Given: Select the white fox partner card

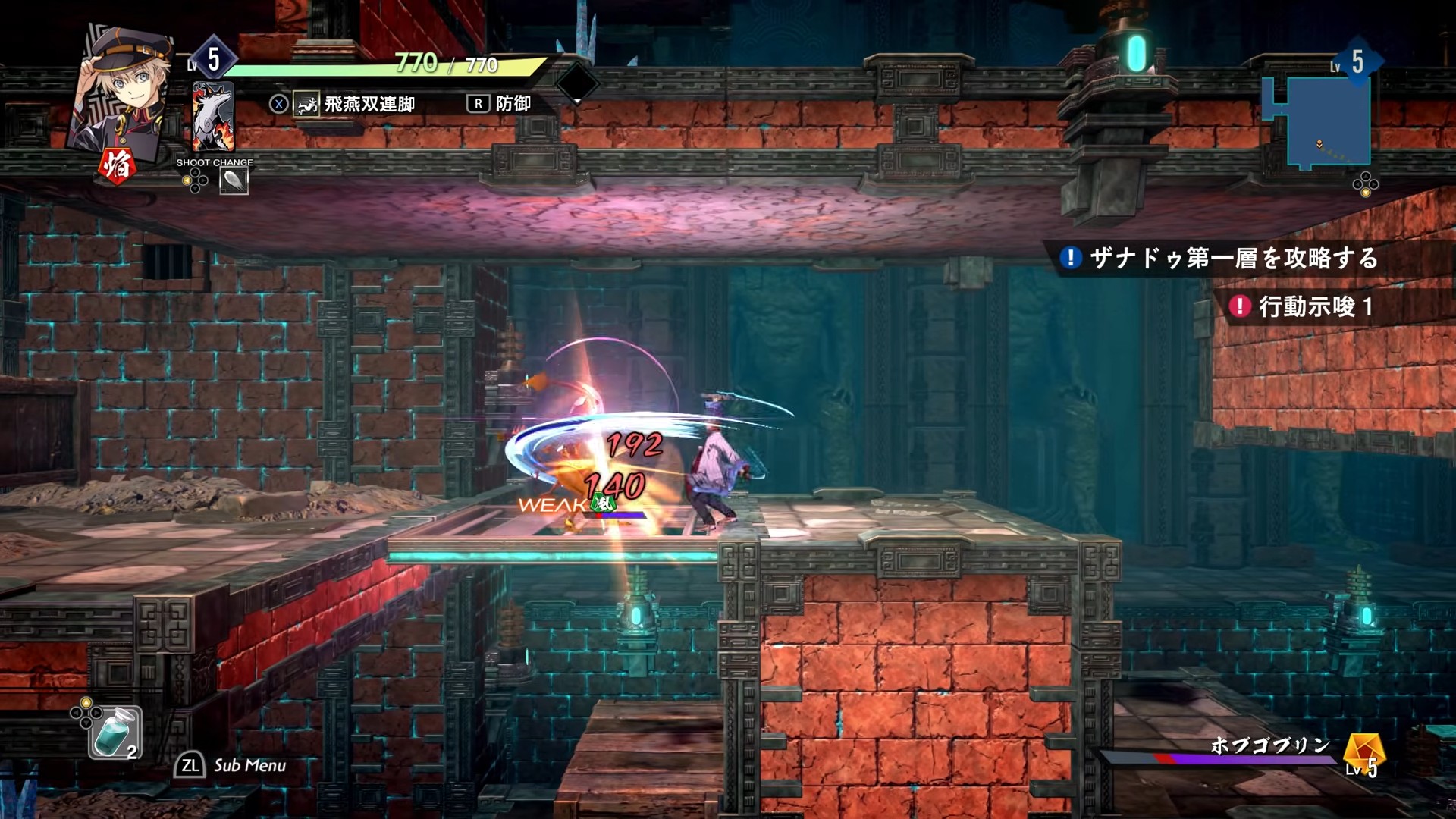Looking at the screenshot, I should coord(213,118).
